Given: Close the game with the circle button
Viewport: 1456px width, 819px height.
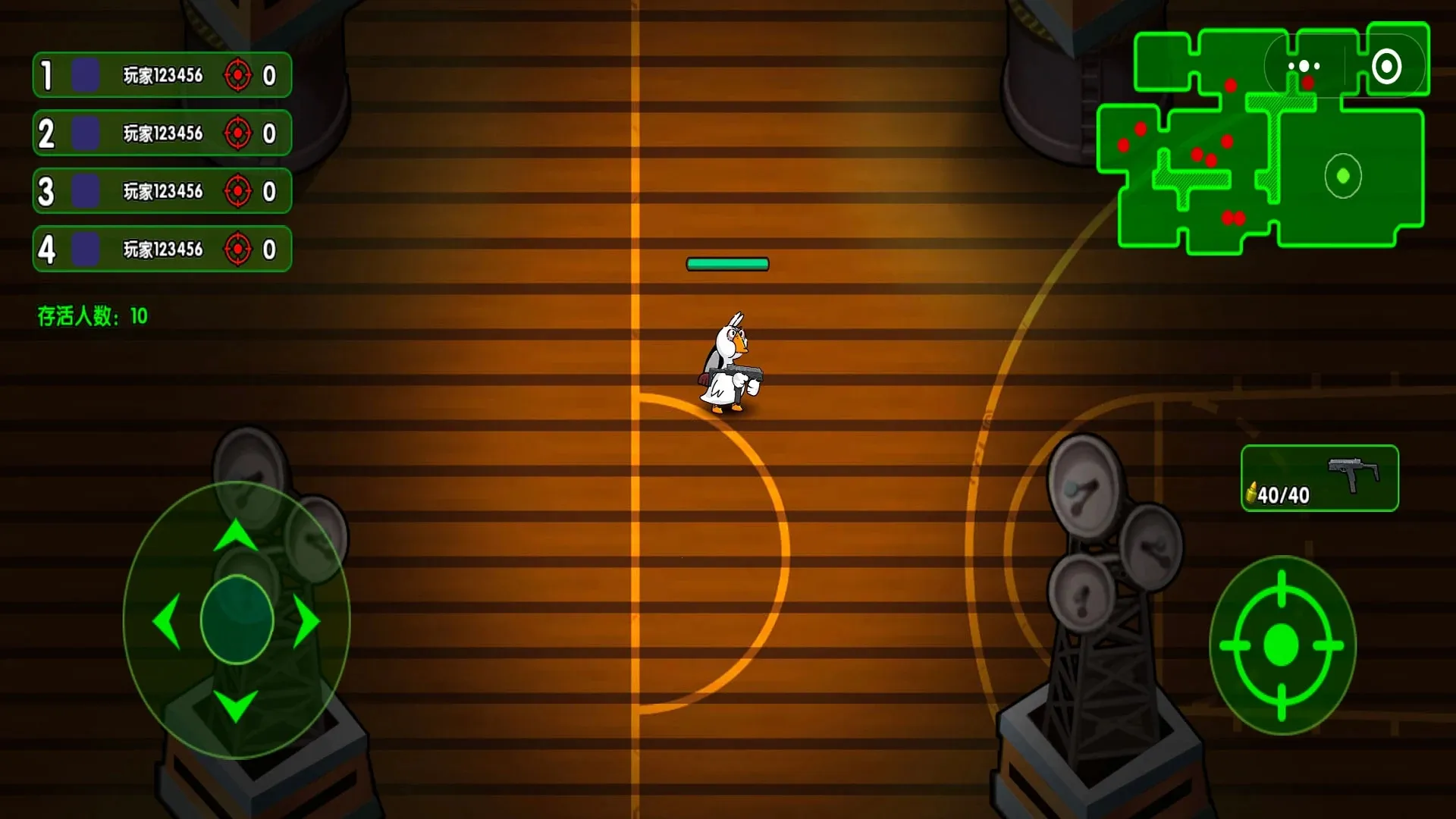Looking at the screenshot, I should [1386, 67].
